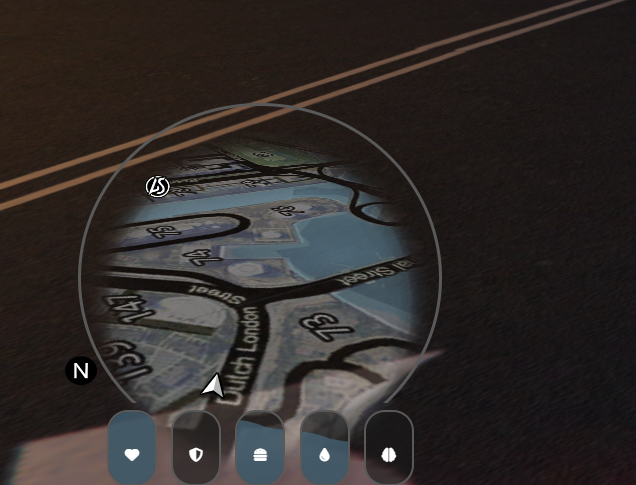Select the brain stress status icon
The image size is (636, 485).
tap(389, 454)
